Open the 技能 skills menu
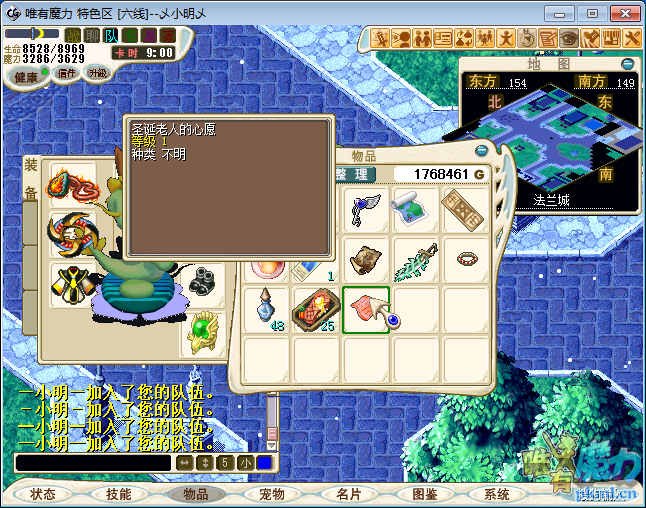The image size is (646, 508). tap(119, 494)
